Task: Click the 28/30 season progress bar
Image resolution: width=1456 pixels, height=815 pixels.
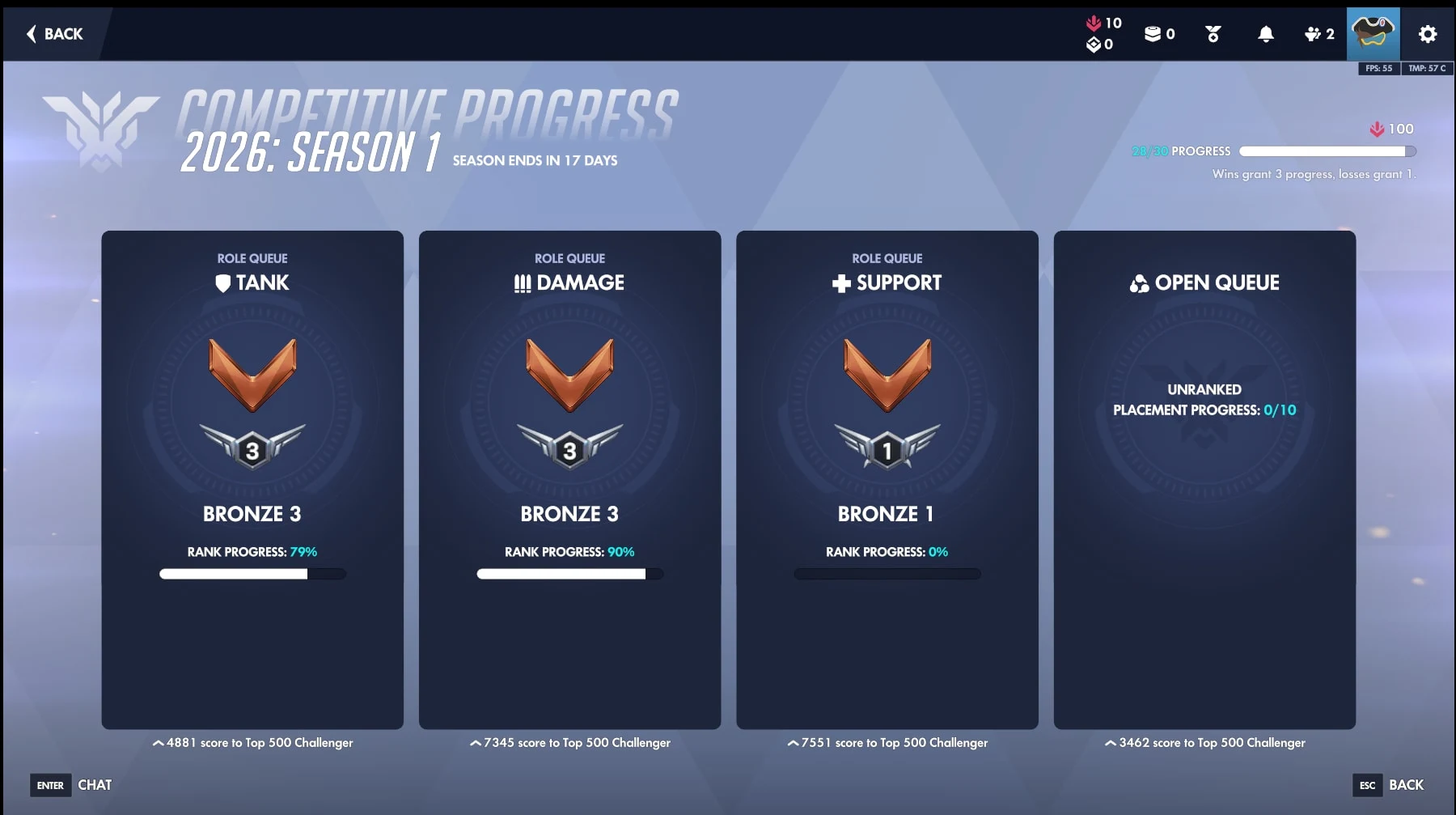Action: click(1327, 151)
